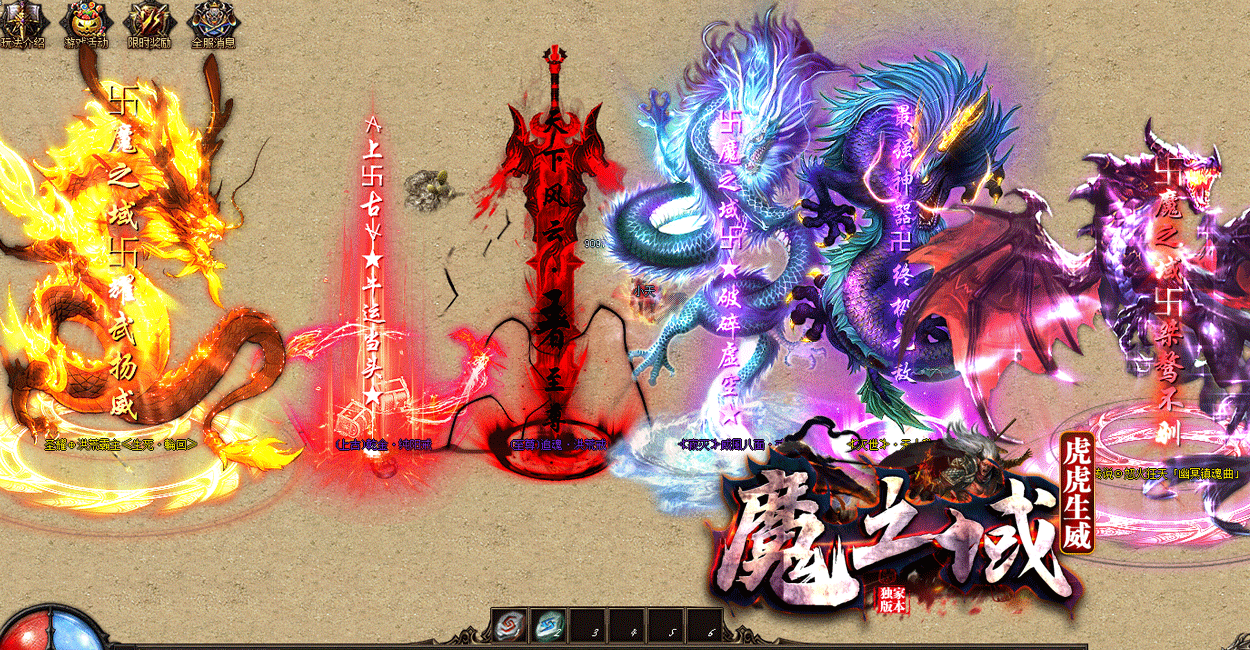Open the 玩法介绍 gameplay guide icon

pyautogui.click(x=20, y=24)
